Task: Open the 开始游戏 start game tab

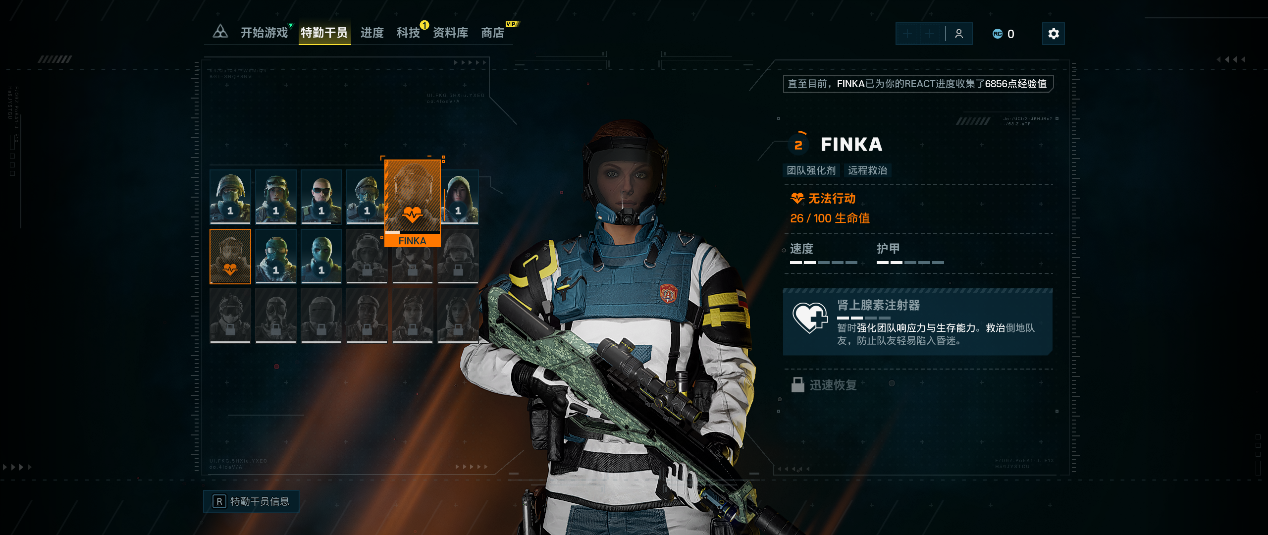Action: pos(264,33)
